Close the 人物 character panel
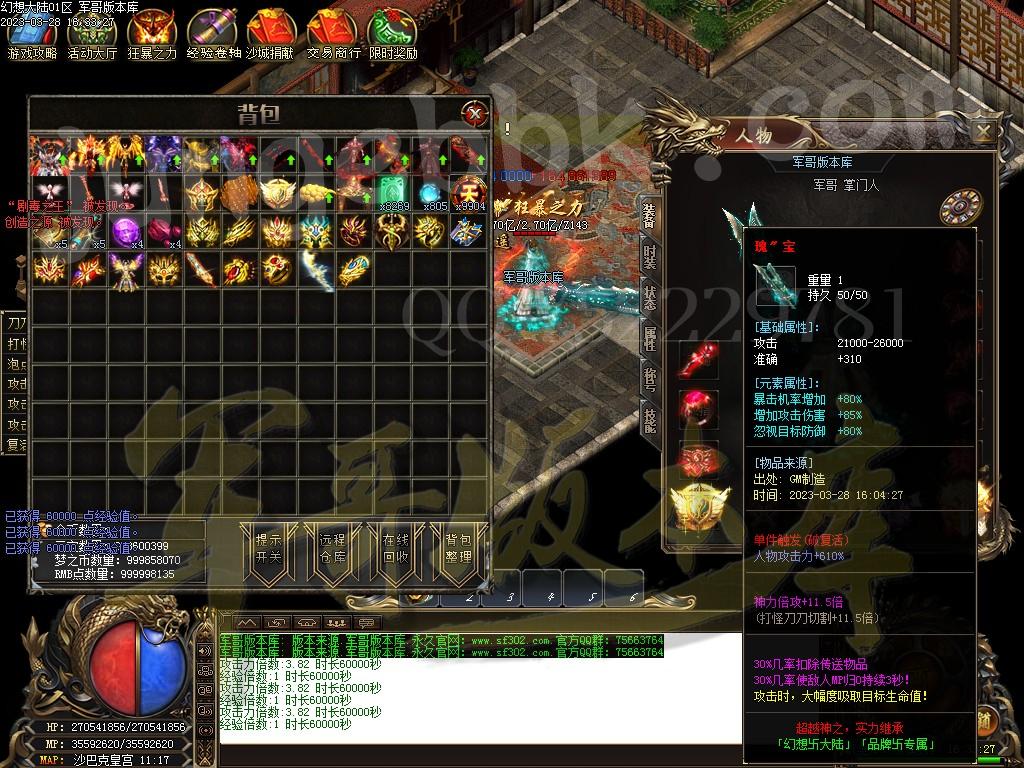 pyautogui.click(x=984, y=131)
